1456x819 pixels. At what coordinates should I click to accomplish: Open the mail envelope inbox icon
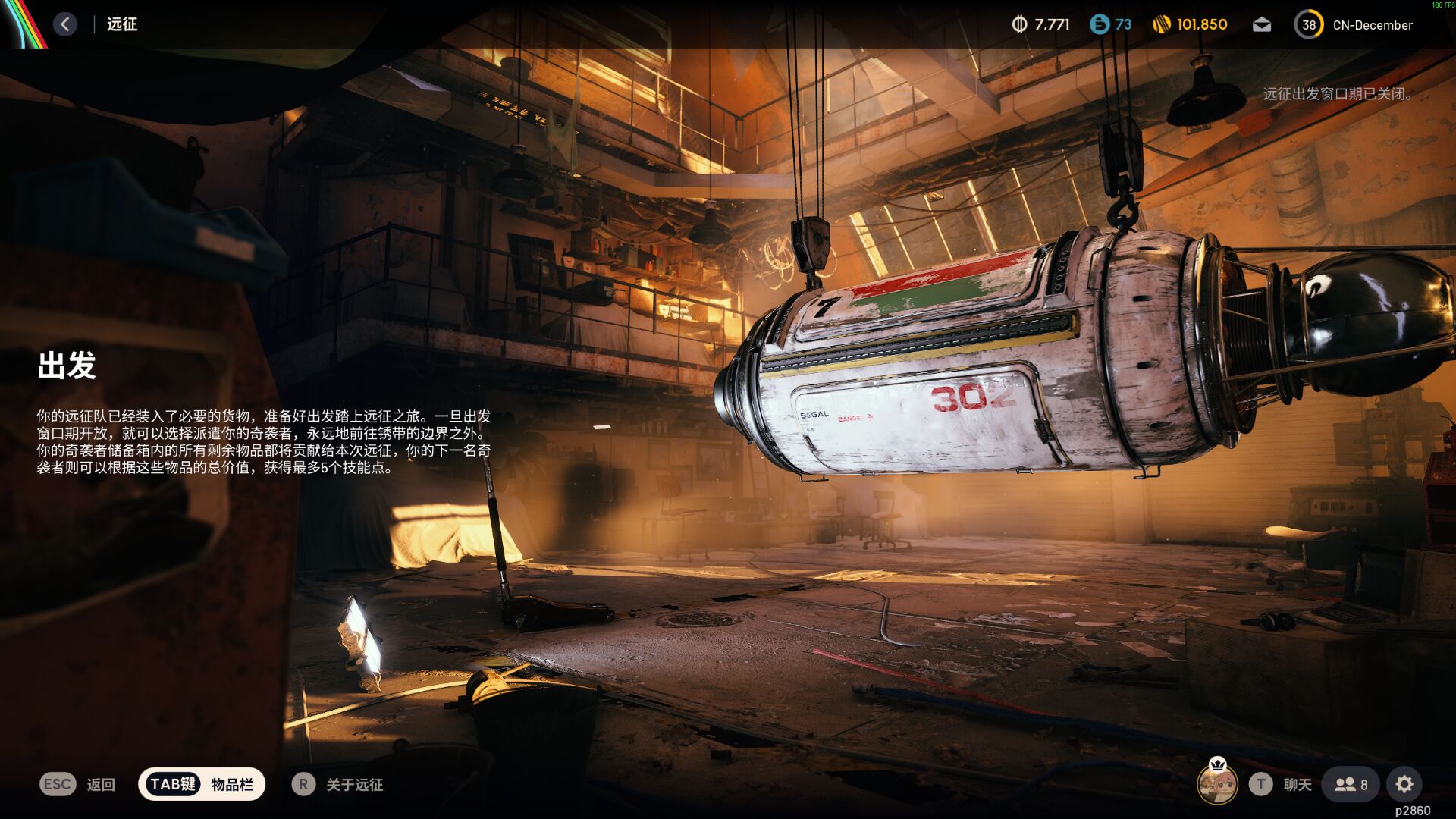click(1261, 24)
